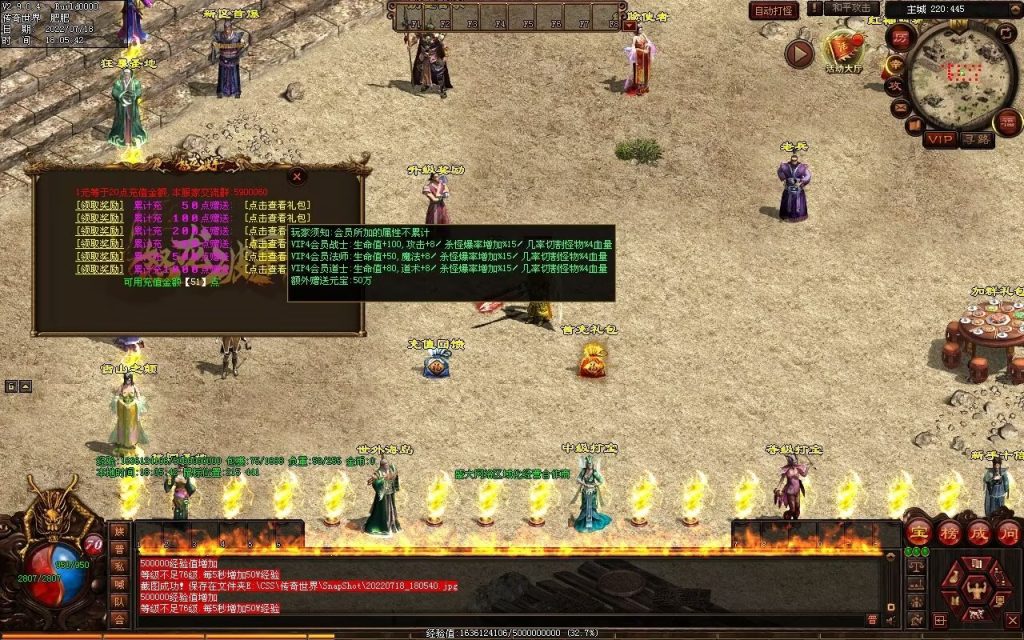Open the 活动大厅 activity hall
Screen dimensions: 1024x640
[x=842, y=49]
